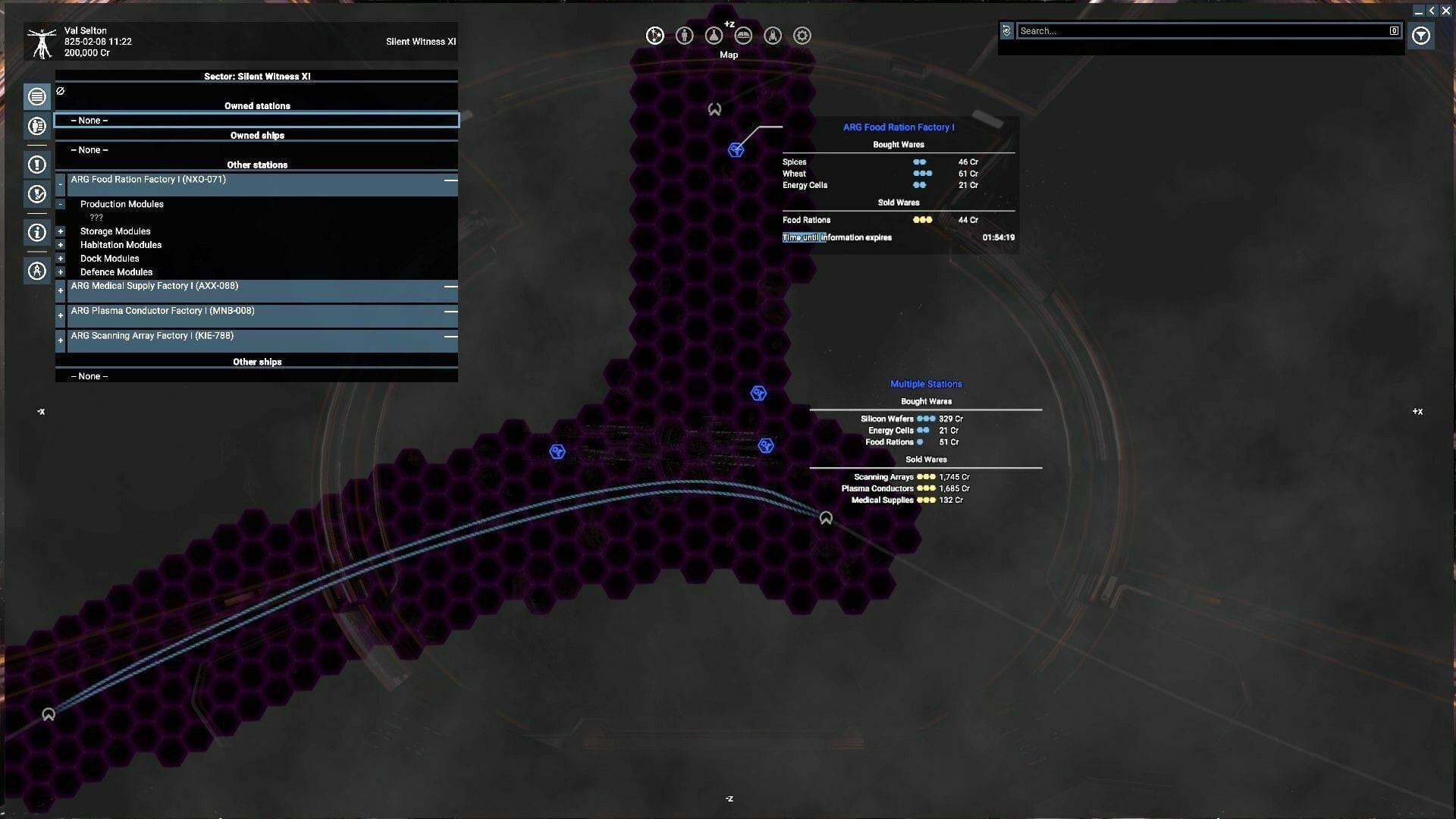Viewport: 1456px width, 819px height.
Task: Open the research flask icon
Action: [x=714, y=35]
